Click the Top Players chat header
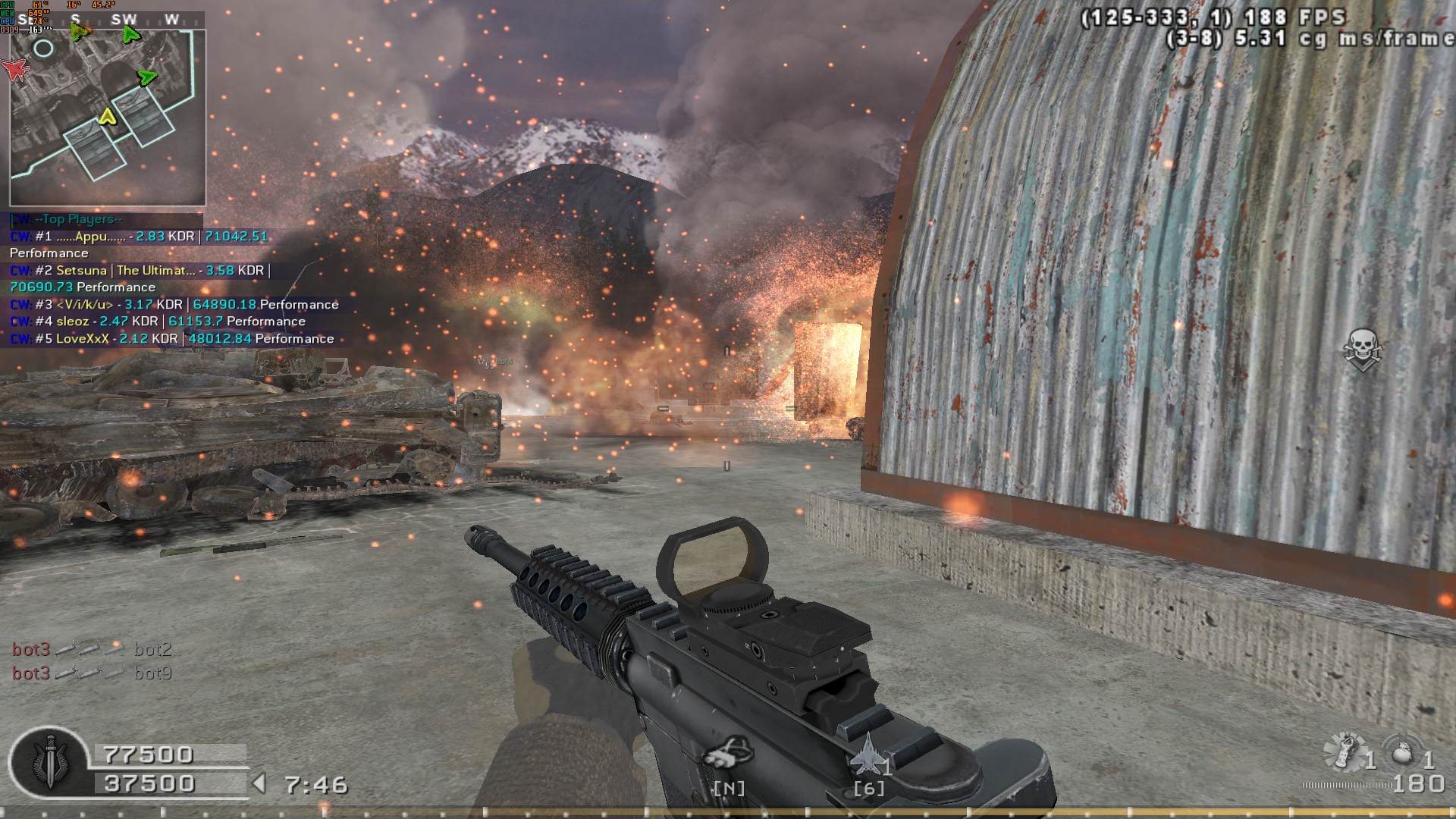 pyautogui.click(x=67, y=219)
